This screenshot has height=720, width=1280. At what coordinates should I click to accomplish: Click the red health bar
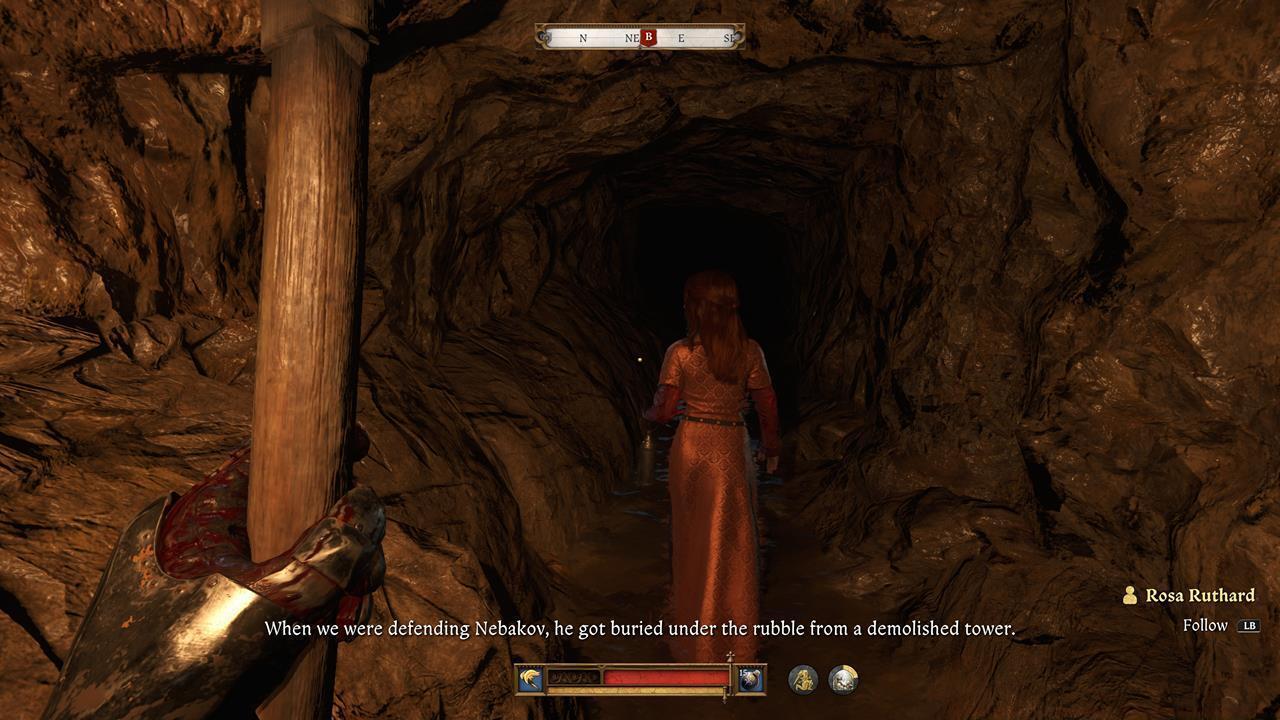pos(664,677)
